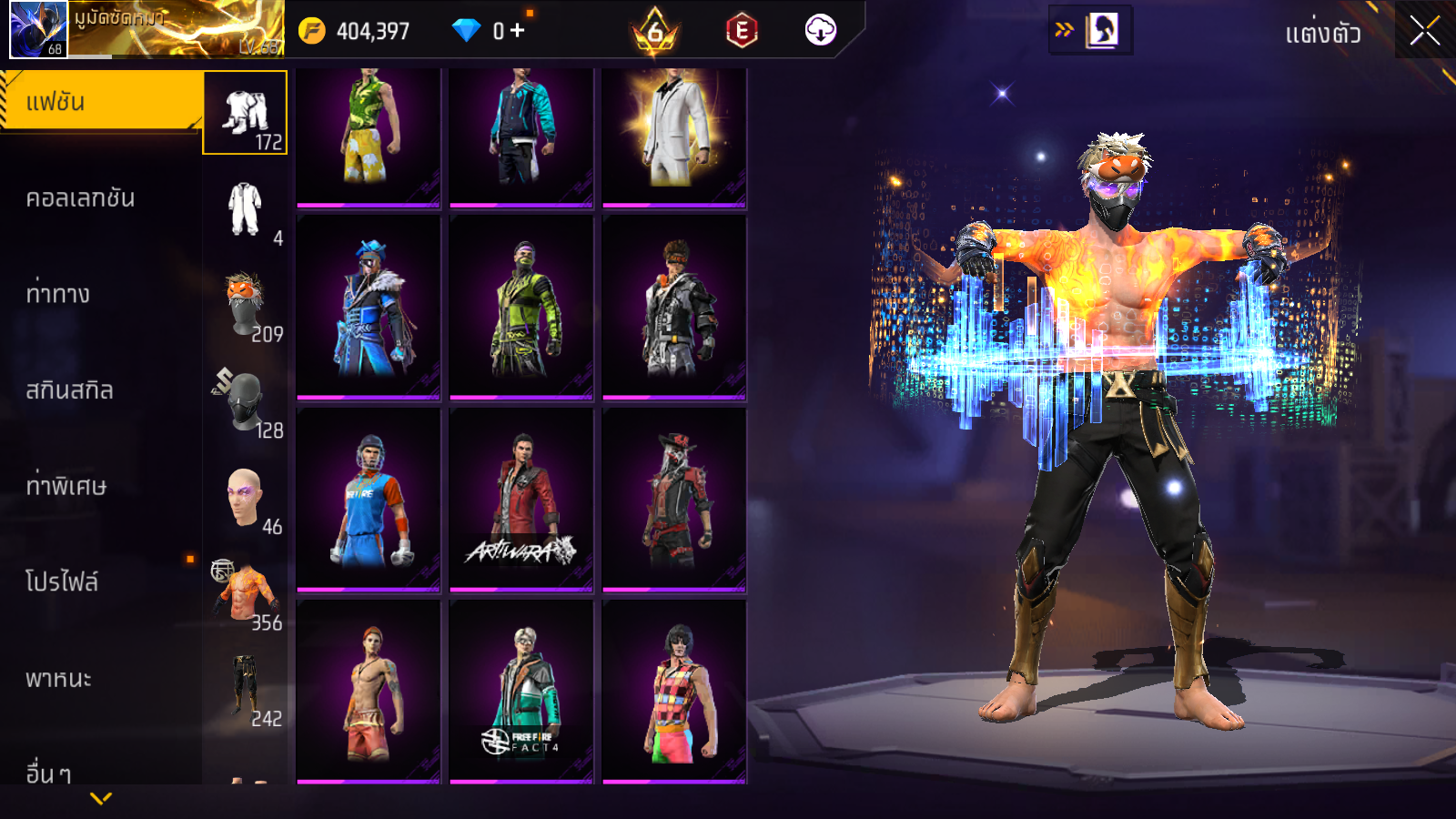Open the player profile avatar
Screen dimensions: 1456x819
pos(38,29)
